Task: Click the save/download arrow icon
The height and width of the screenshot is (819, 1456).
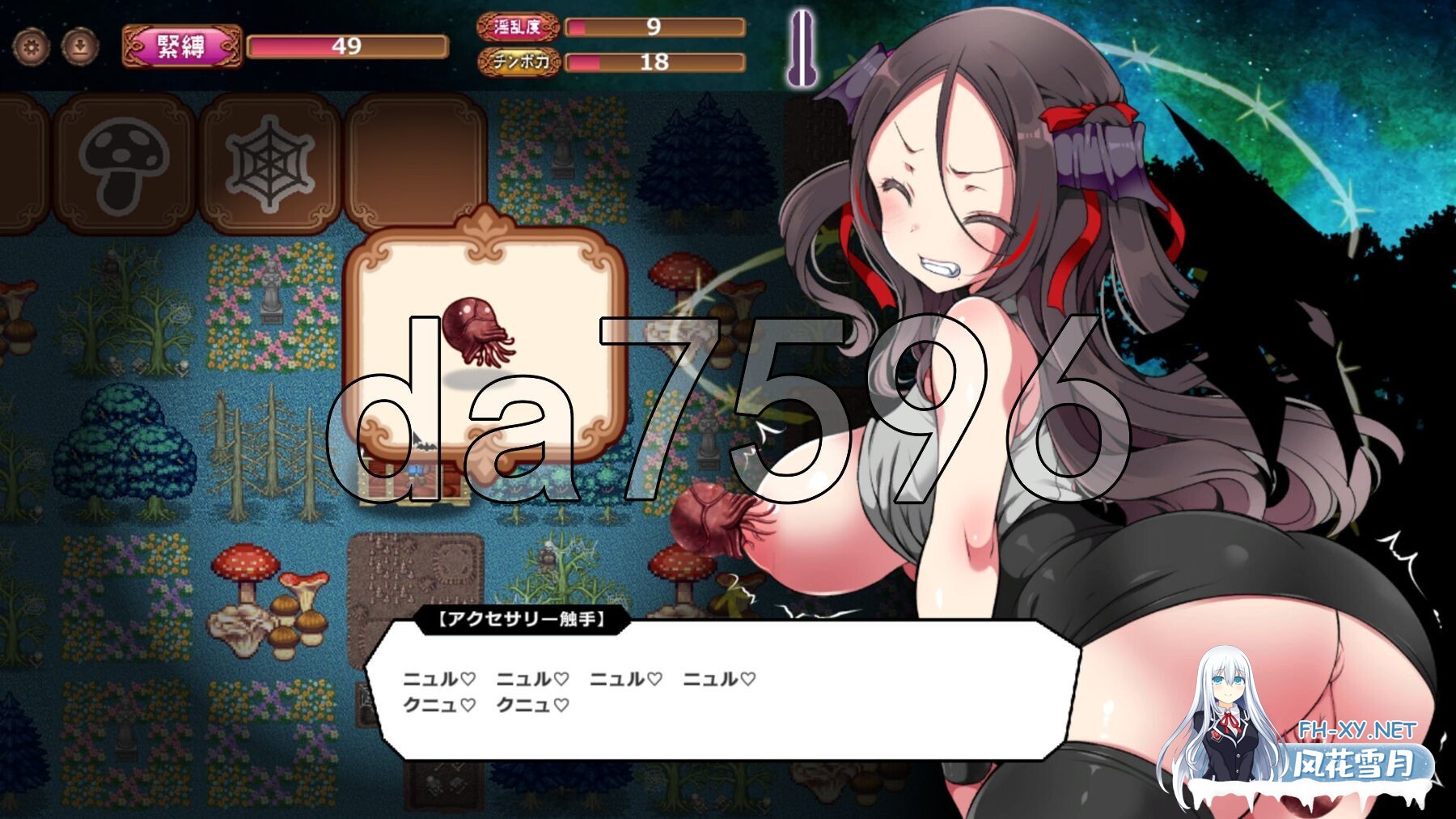Action: point(78,47)
